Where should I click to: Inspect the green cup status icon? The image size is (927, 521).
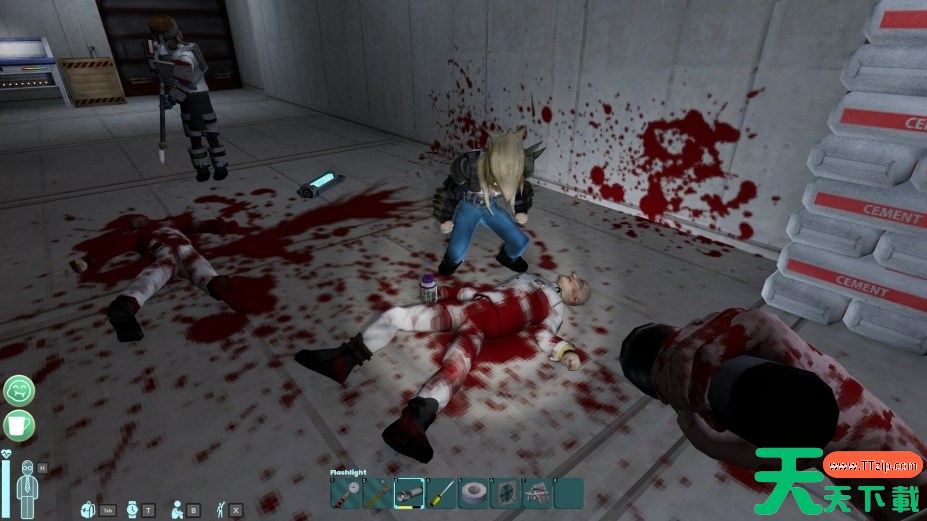(x=18, y=424)
